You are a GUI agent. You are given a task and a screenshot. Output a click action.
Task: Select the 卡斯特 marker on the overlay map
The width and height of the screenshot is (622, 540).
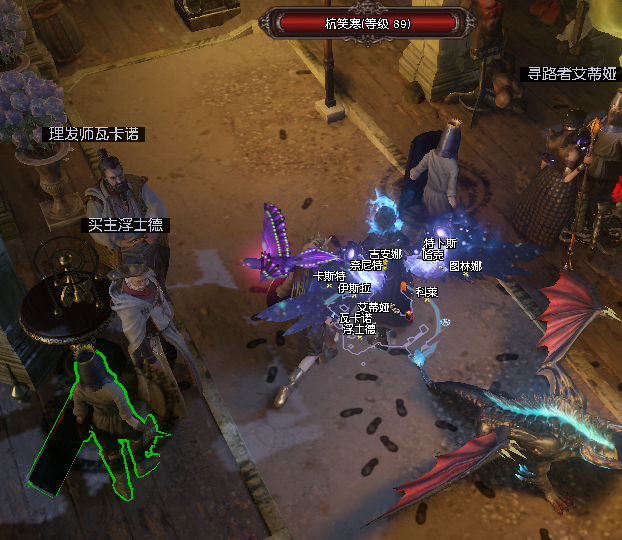(329, 276)
